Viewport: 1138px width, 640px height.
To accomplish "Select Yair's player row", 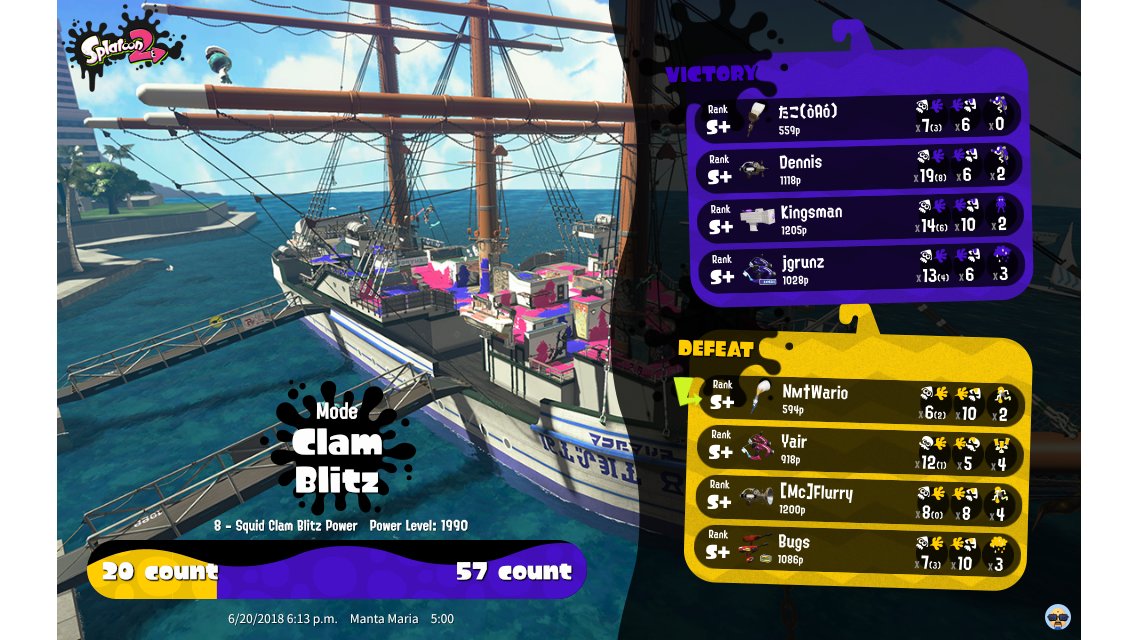I will (x=860, y=448).
